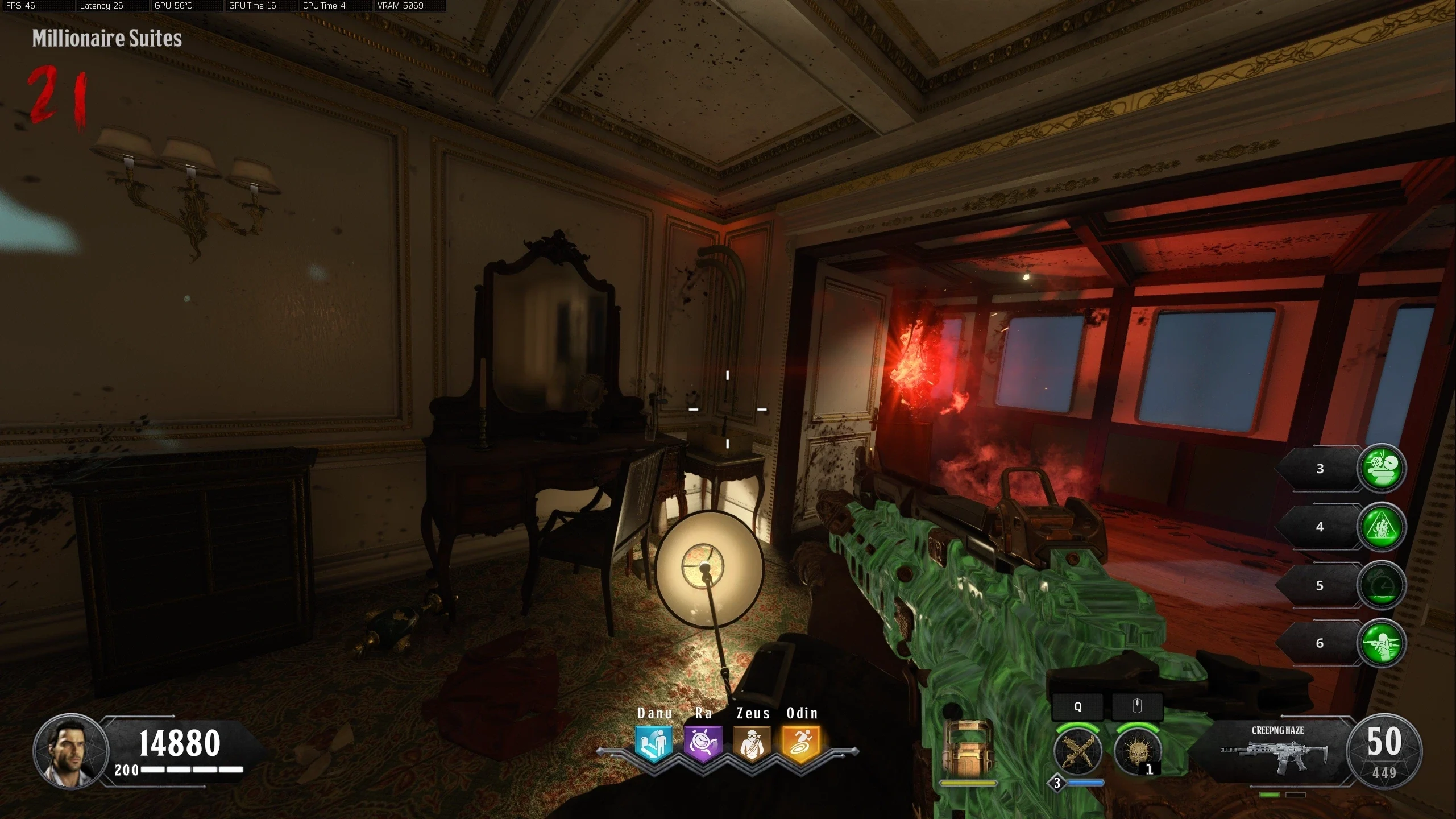Select the spiked skull equipment icon
The image size is (1456, 819).
pos(1137,751)
